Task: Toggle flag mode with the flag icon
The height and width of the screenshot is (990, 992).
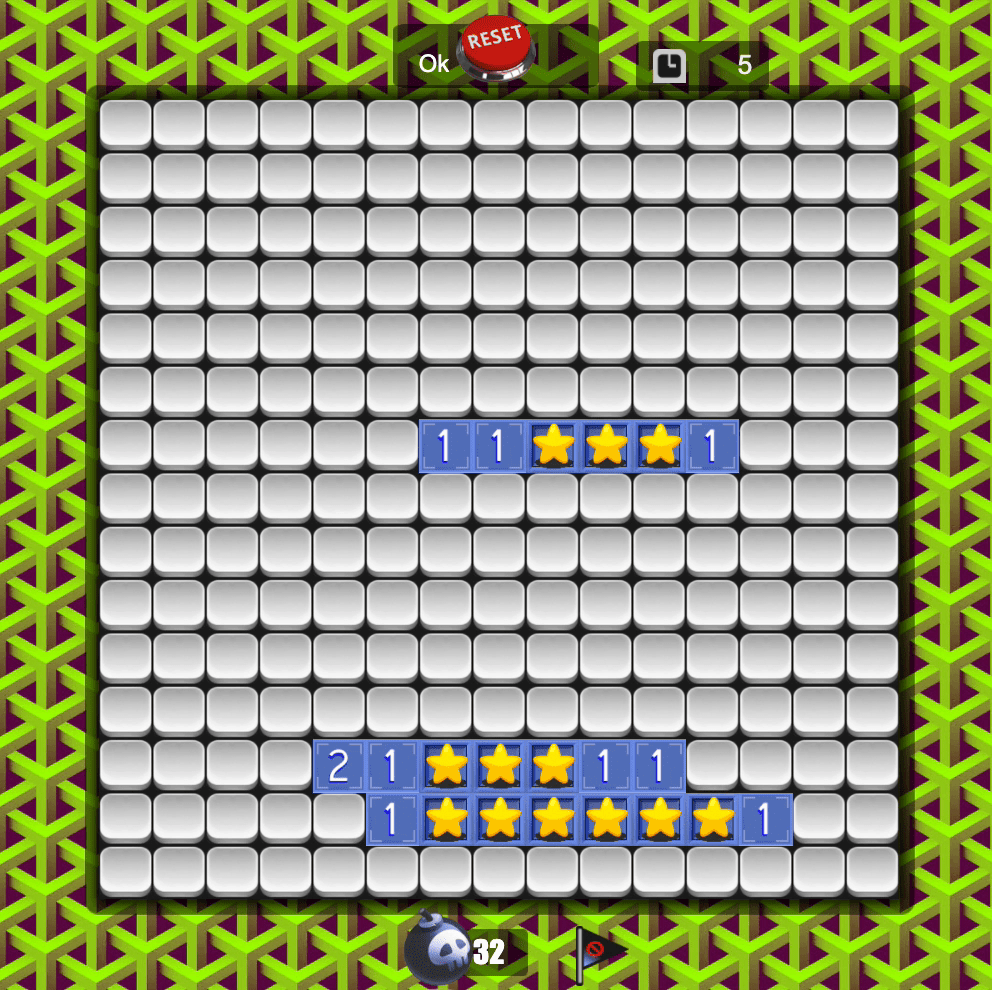Action: [x=599, y=952]
